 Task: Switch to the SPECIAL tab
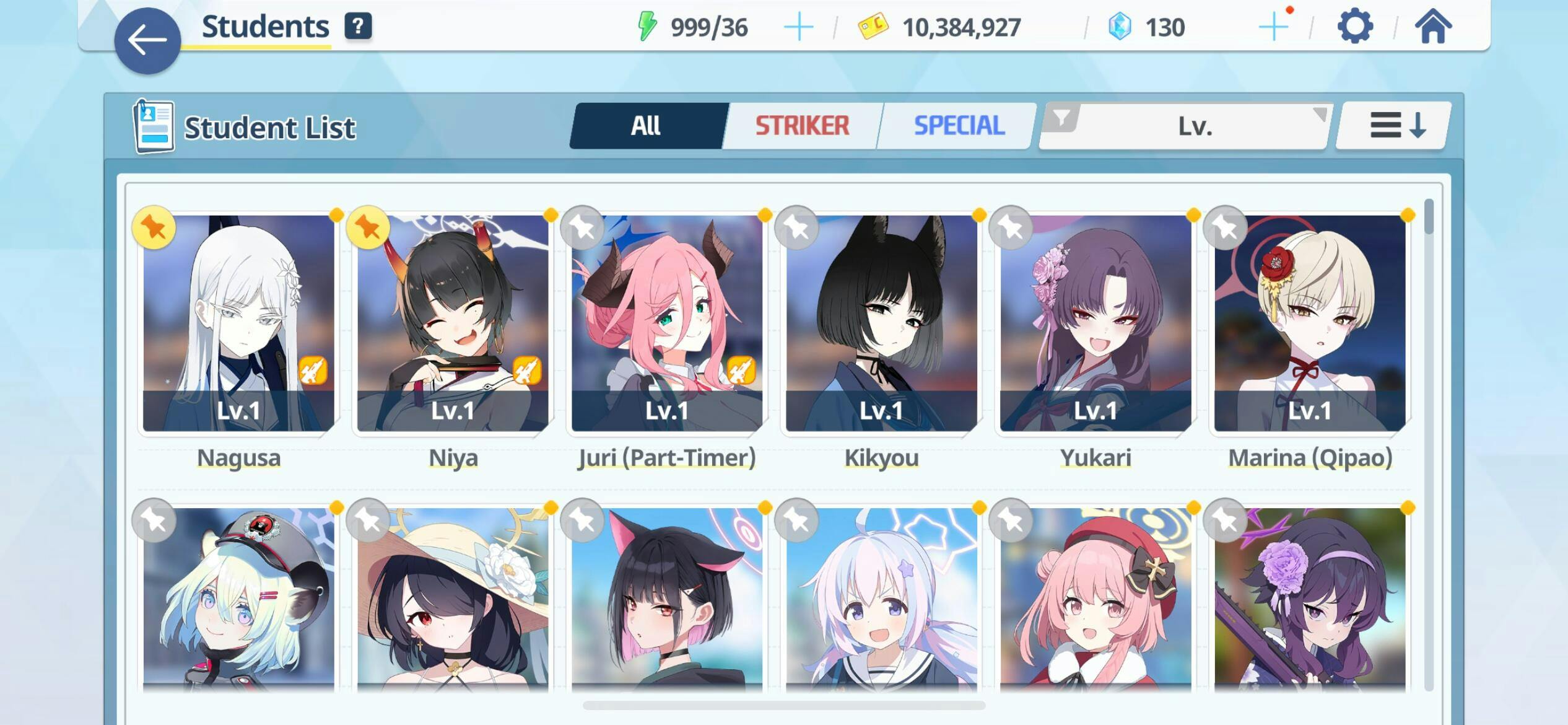(x=959, y=126)
